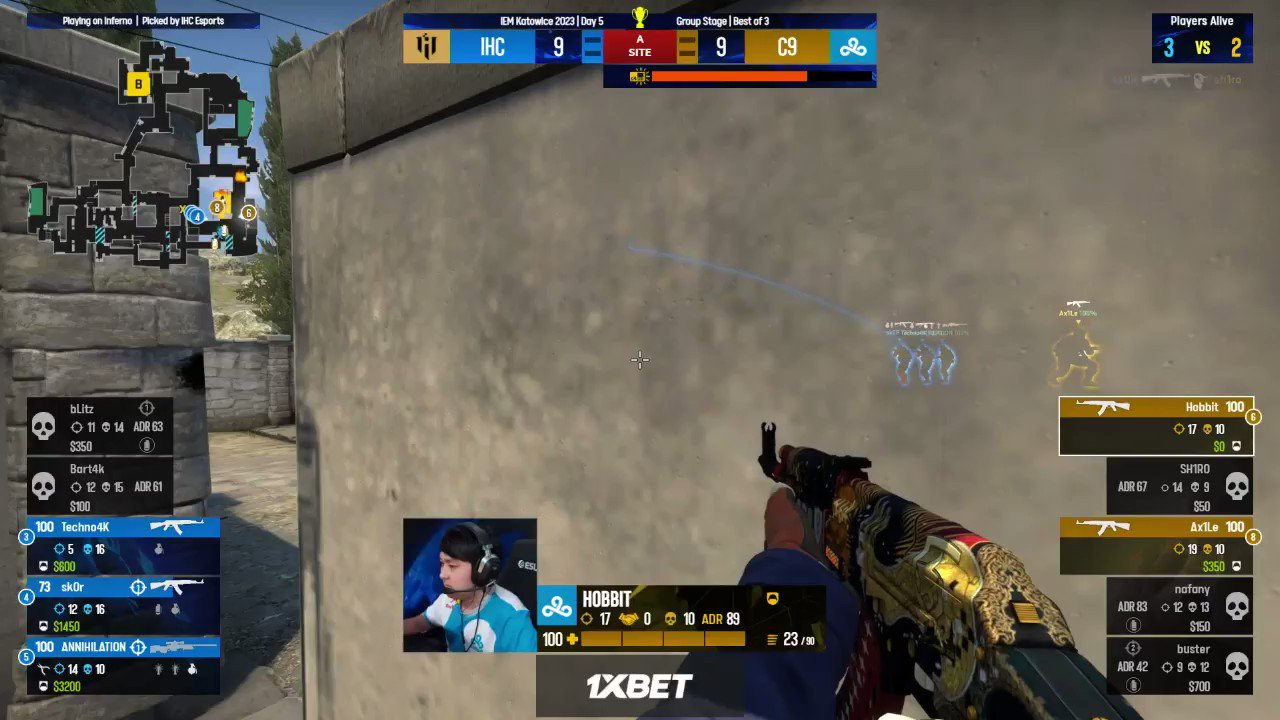This screenshot has width=1280, height=720.
Task: Click the IHC team logo
Action: tap(426, 46)
